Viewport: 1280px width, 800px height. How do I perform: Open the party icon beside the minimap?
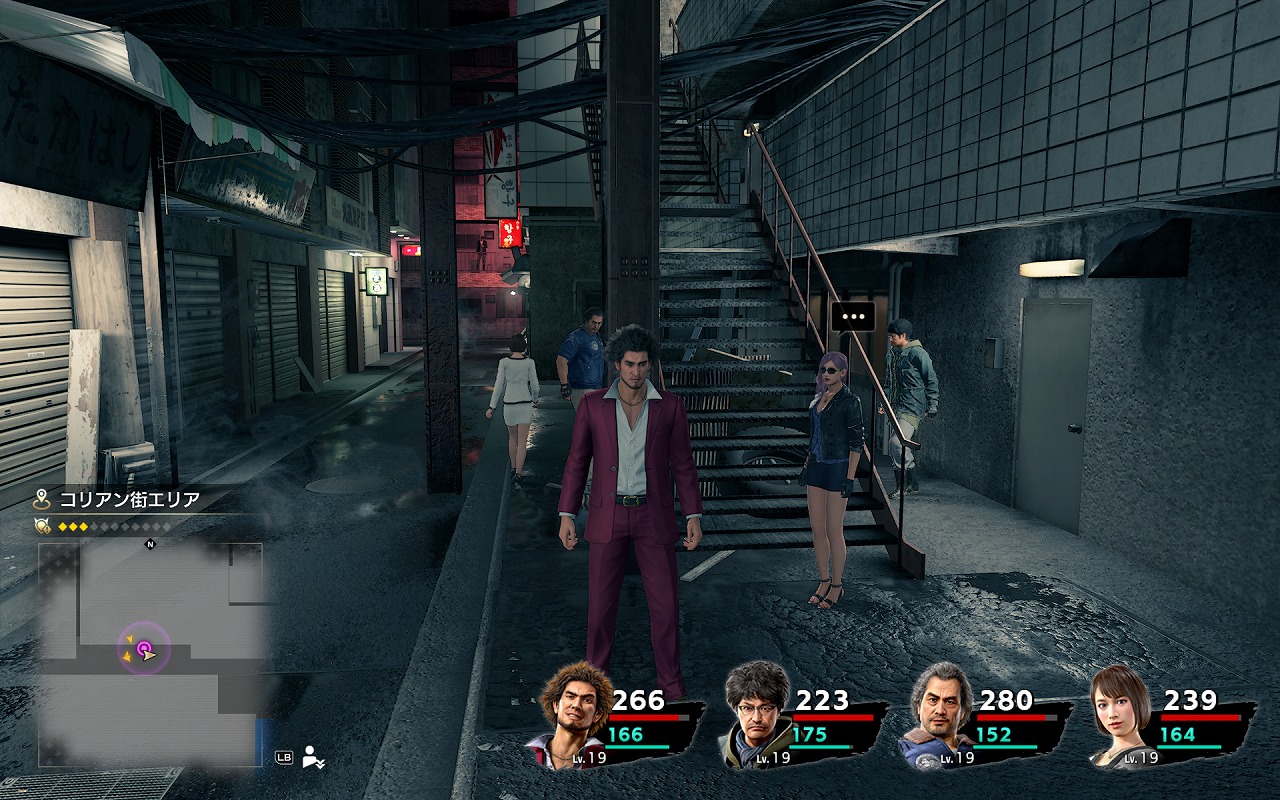pyautogui.click(x=314, y=757)
